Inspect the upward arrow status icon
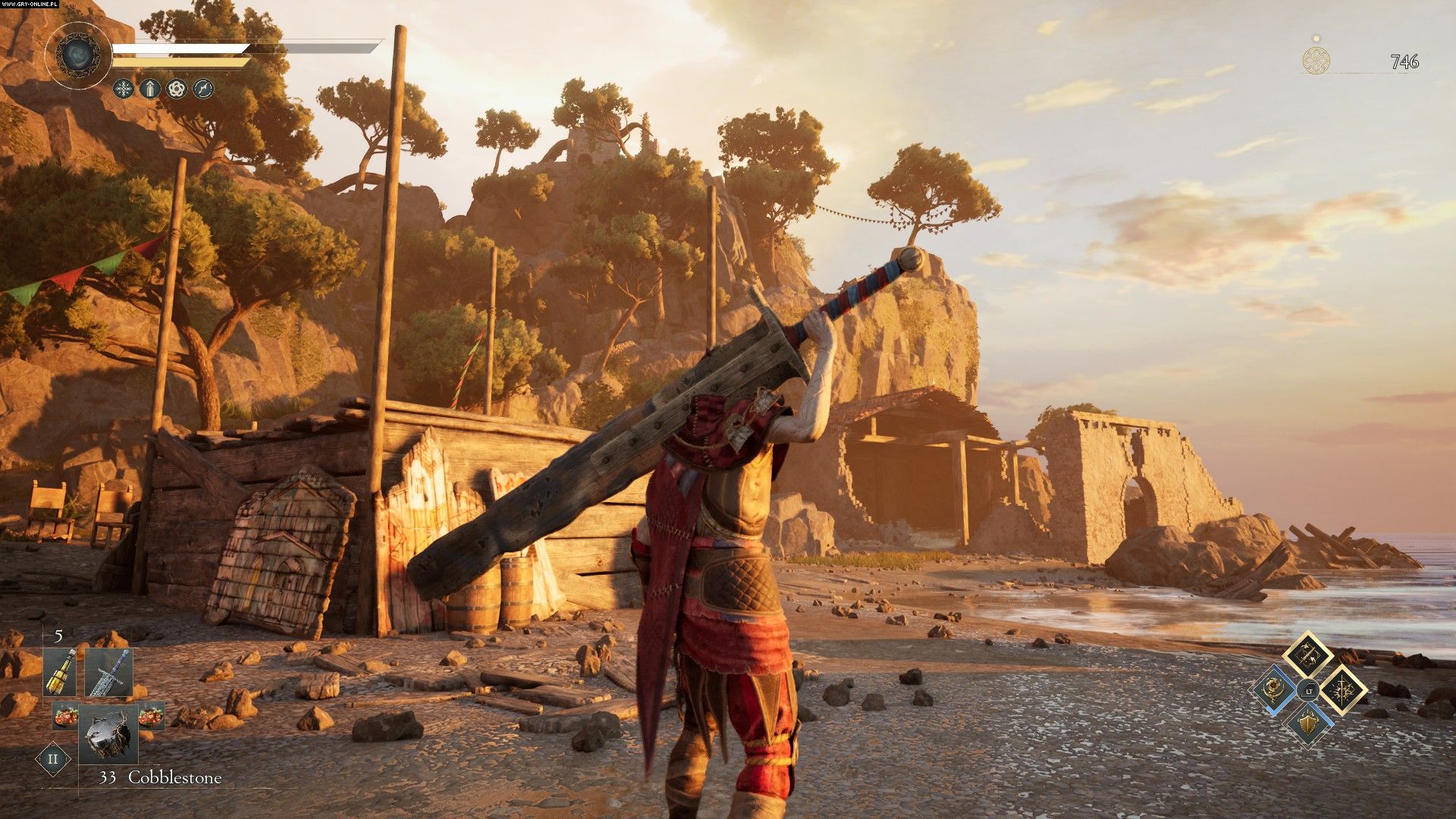1456x819 pixels. coord(150,89)
